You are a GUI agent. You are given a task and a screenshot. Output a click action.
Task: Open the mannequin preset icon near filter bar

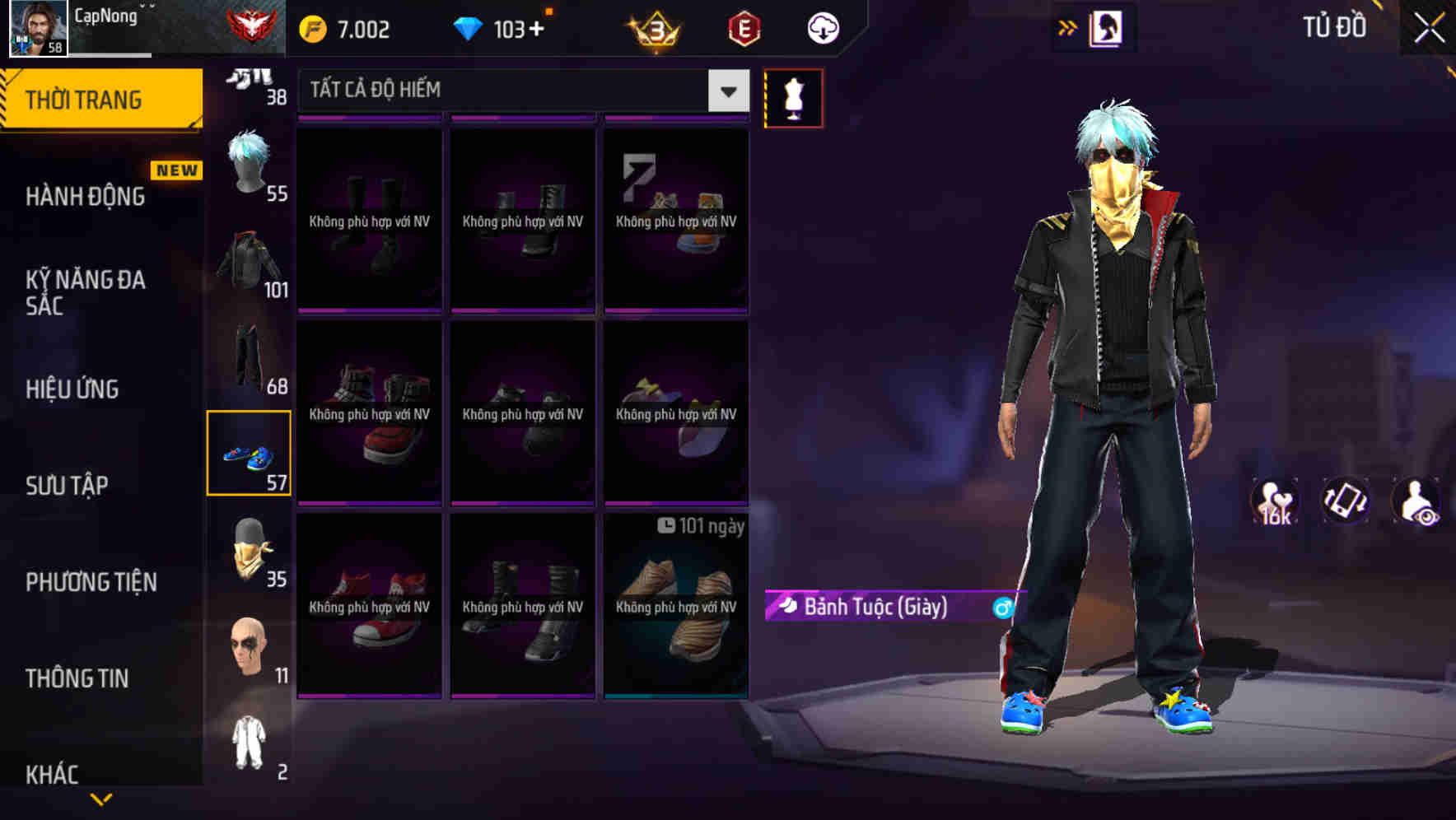point(793,96)
